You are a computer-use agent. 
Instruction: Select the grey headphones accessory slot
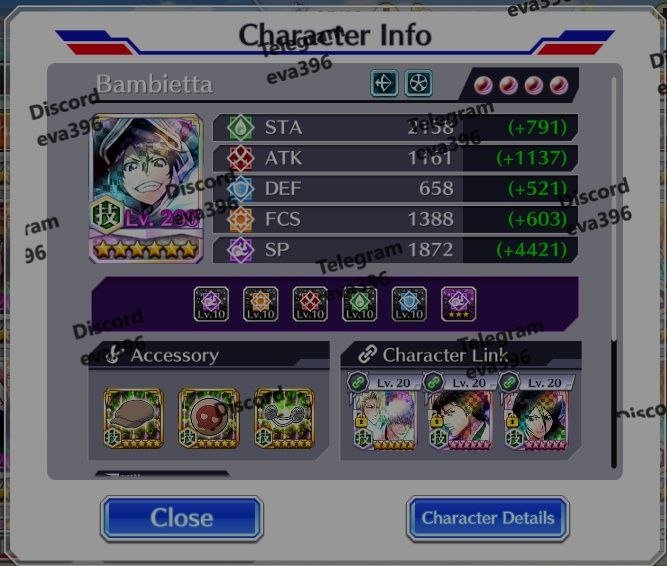[284, 416]
